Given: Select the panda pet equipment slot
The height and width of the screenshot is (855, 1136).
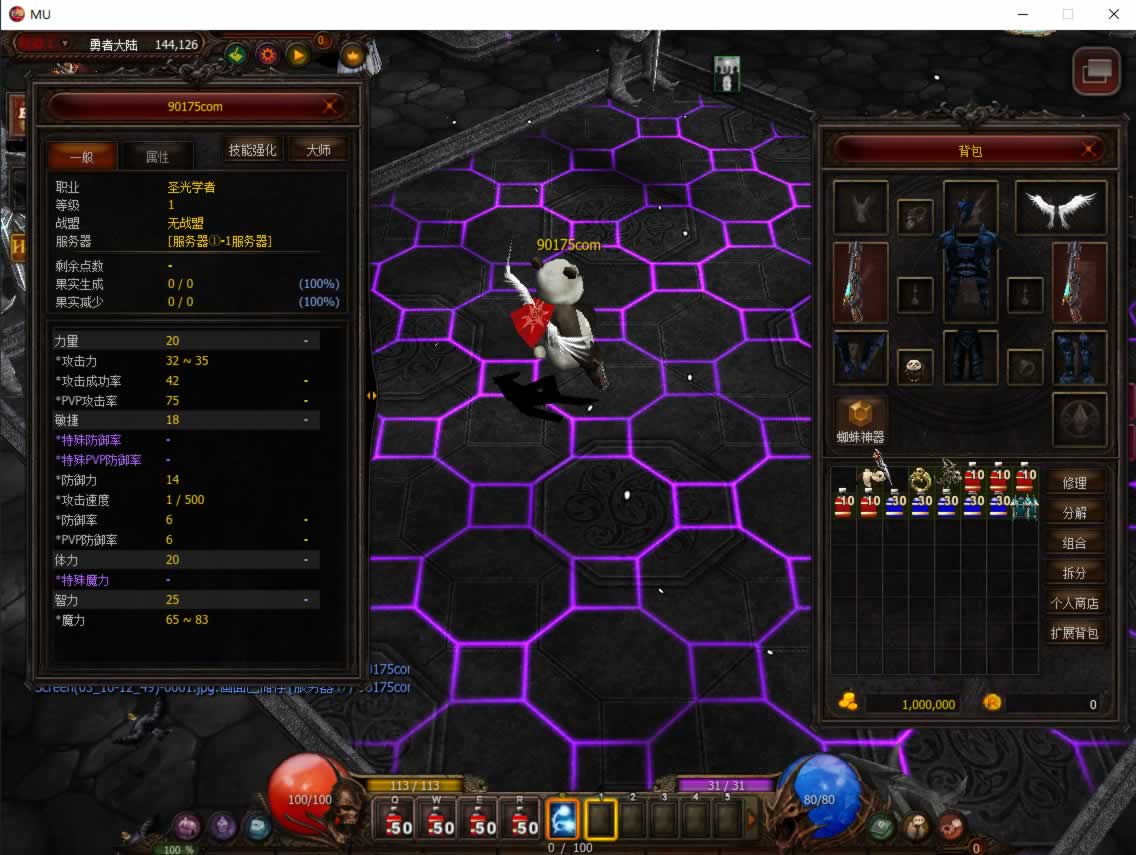Looking at the screenshot, I should click(915, 367).
